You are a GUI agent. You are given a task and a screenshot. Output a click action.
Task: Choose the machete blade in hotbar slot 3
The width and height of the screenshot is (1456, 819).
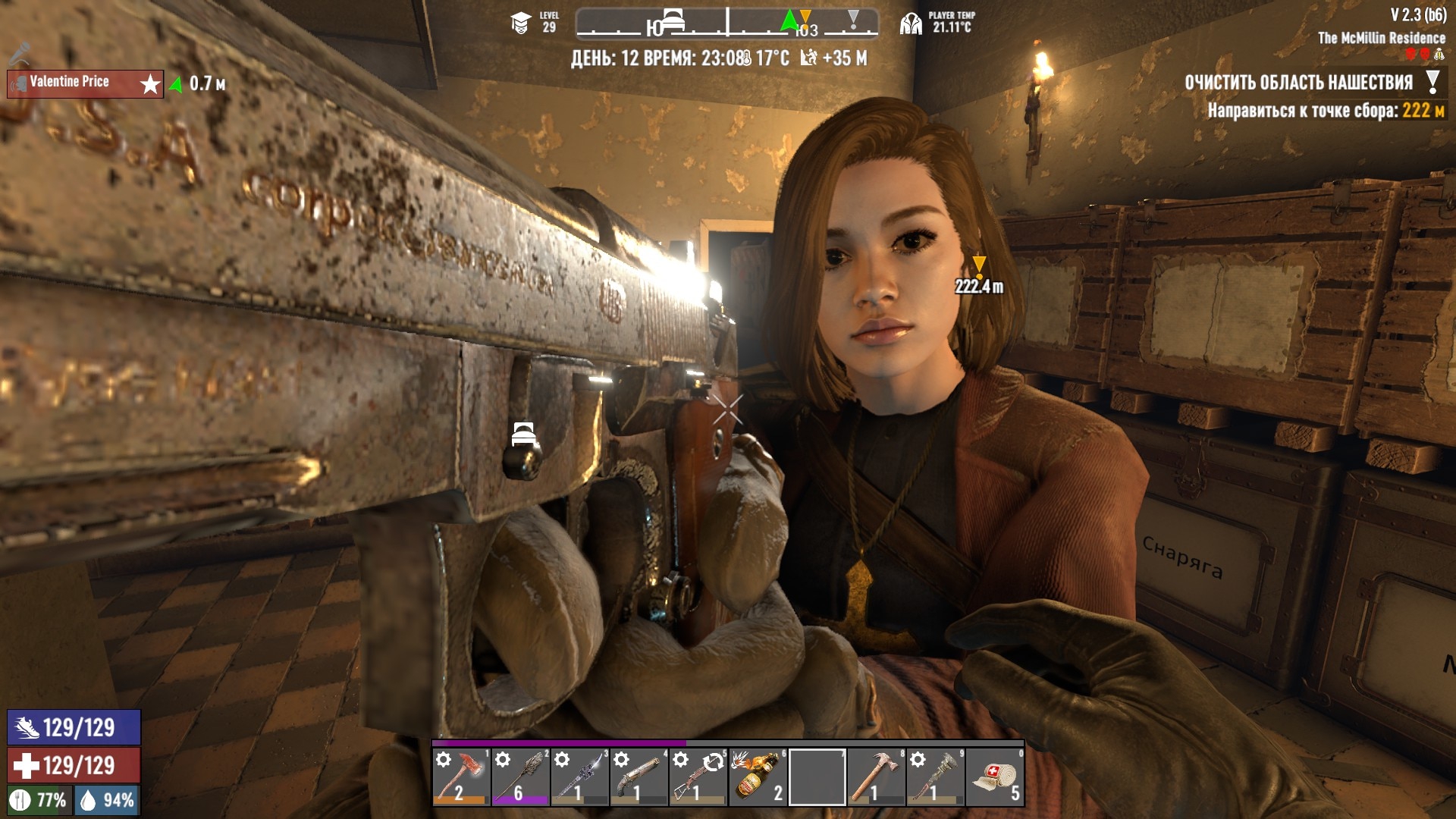tap(579, 777)
